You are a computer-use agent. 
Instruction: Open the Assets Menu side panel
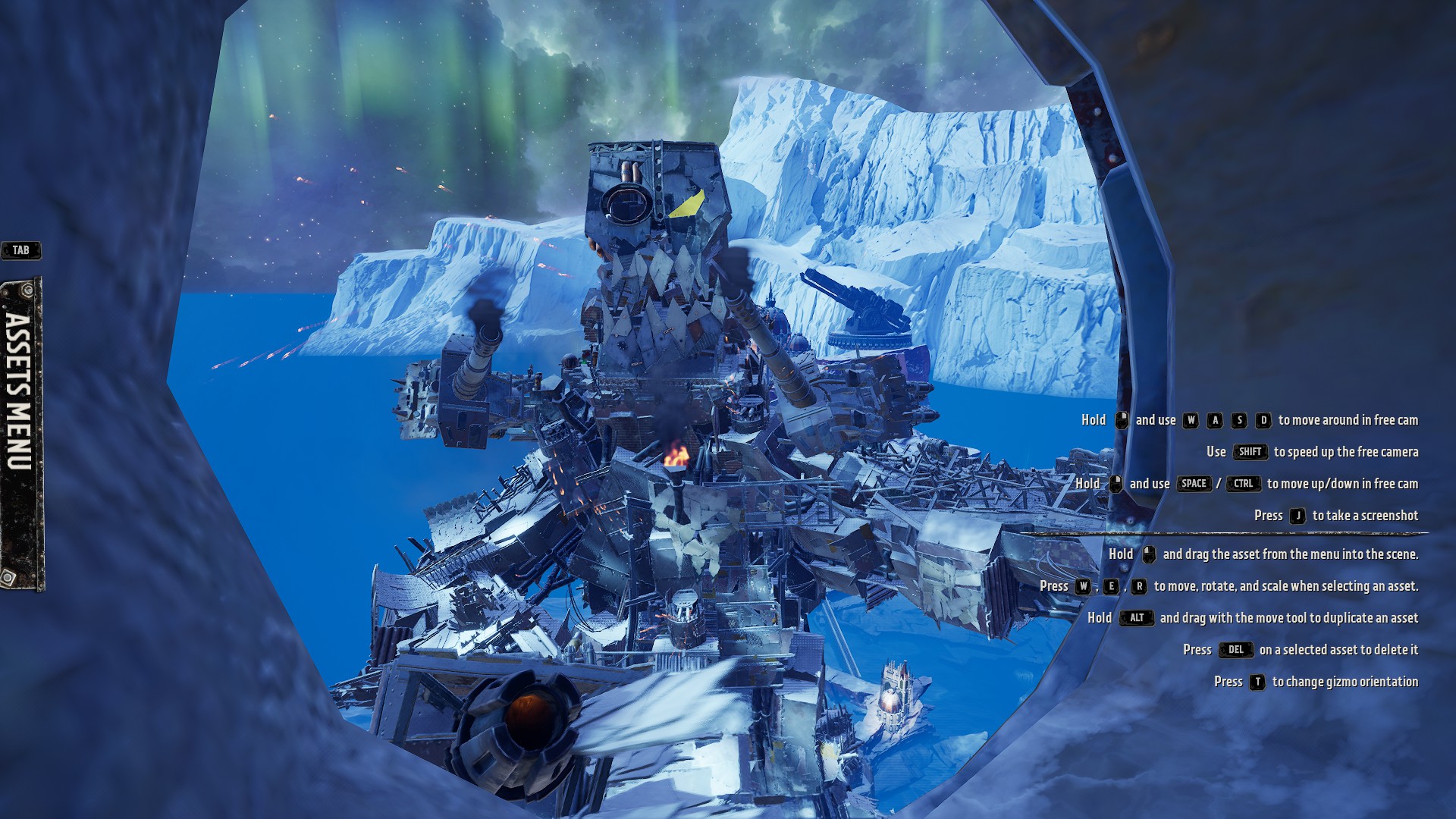[21, 432]
